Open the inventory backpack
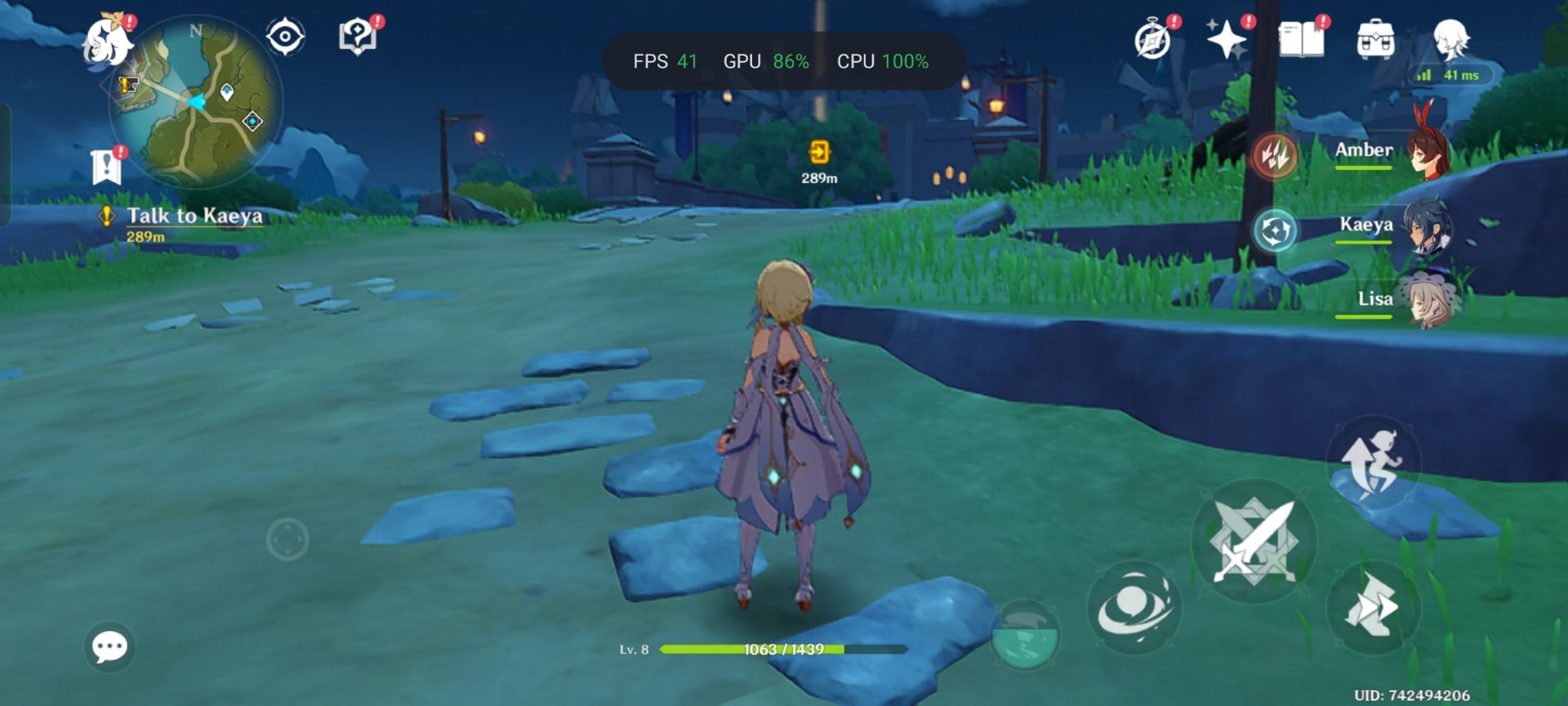This screenshot has height=706, width=1568. pos(1375,39)
